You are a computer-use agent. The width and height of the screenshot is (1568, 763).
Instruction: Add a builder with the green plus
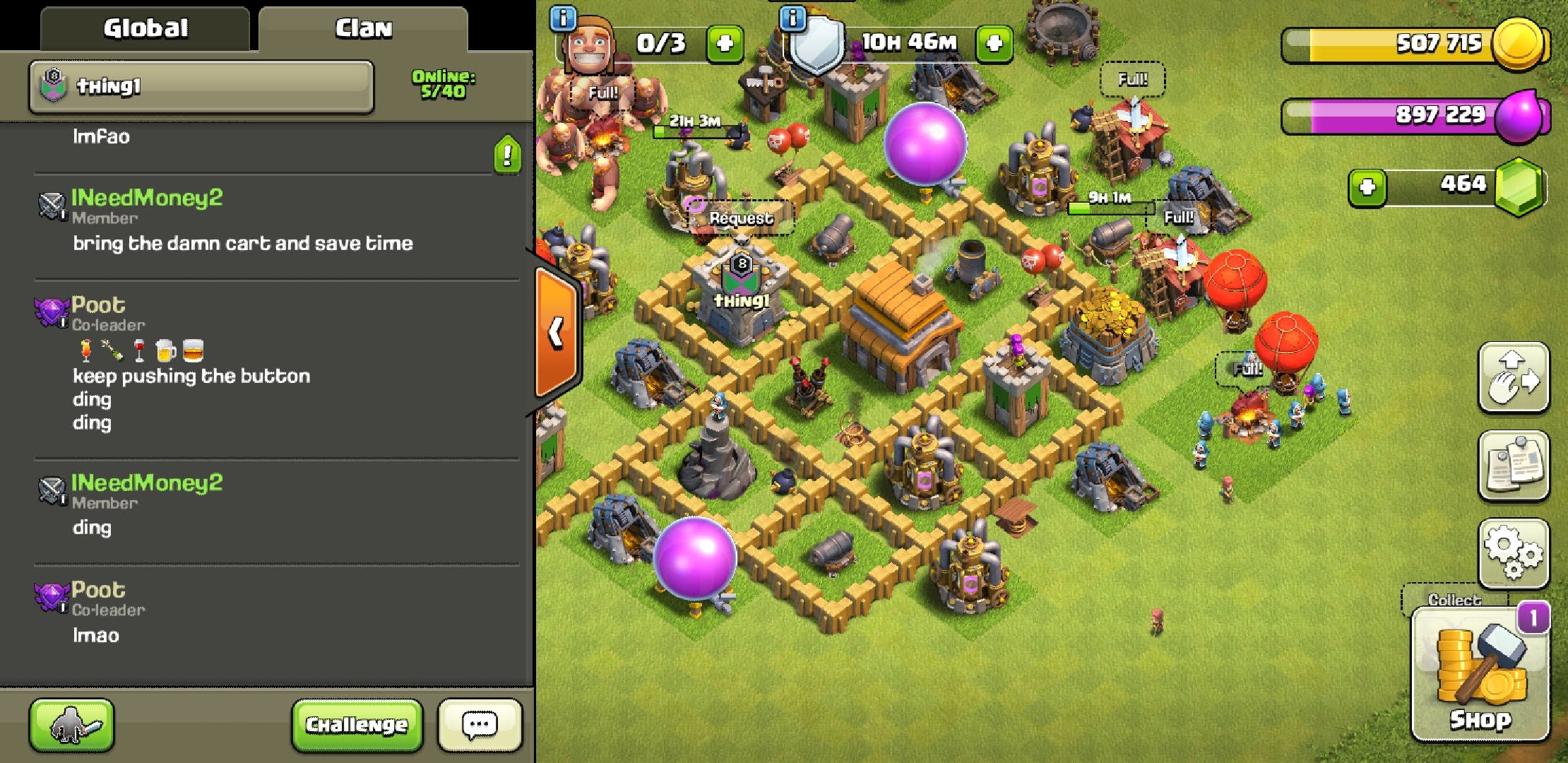click(725, 44)
